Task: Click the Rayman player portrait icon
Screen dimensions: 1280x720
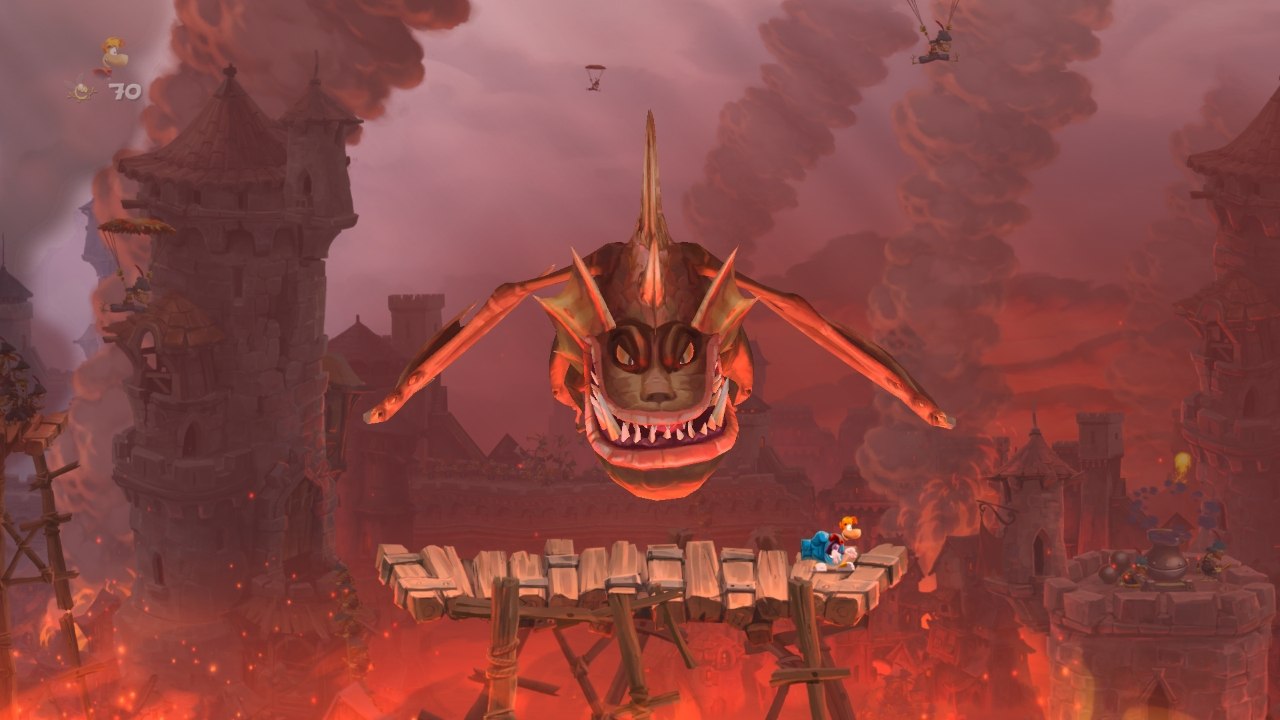Action: click(111, 55)
